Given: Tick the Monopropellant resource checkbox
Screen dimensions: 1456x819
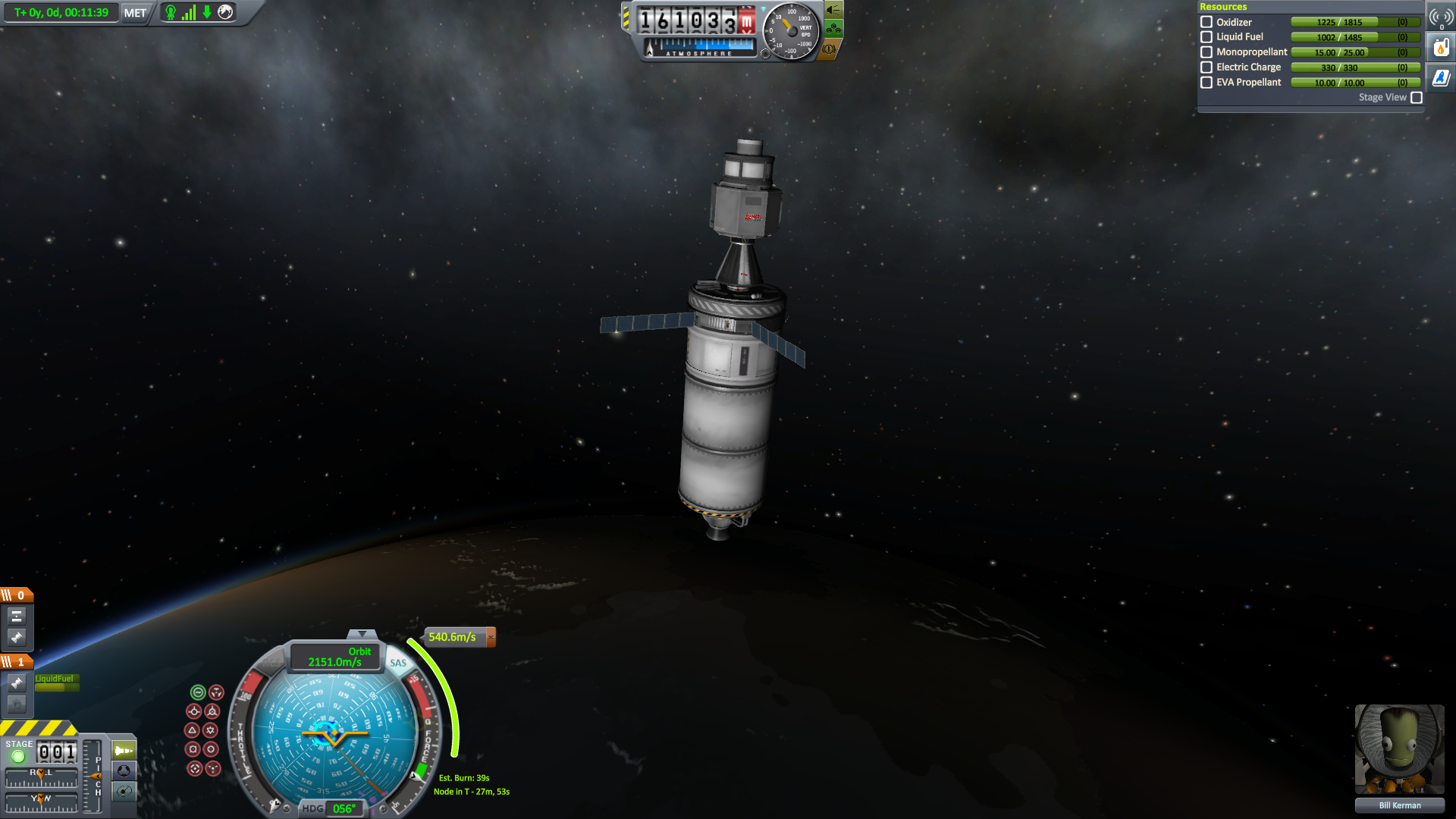Looking at the screenshot, I should tap(1207, 52).
